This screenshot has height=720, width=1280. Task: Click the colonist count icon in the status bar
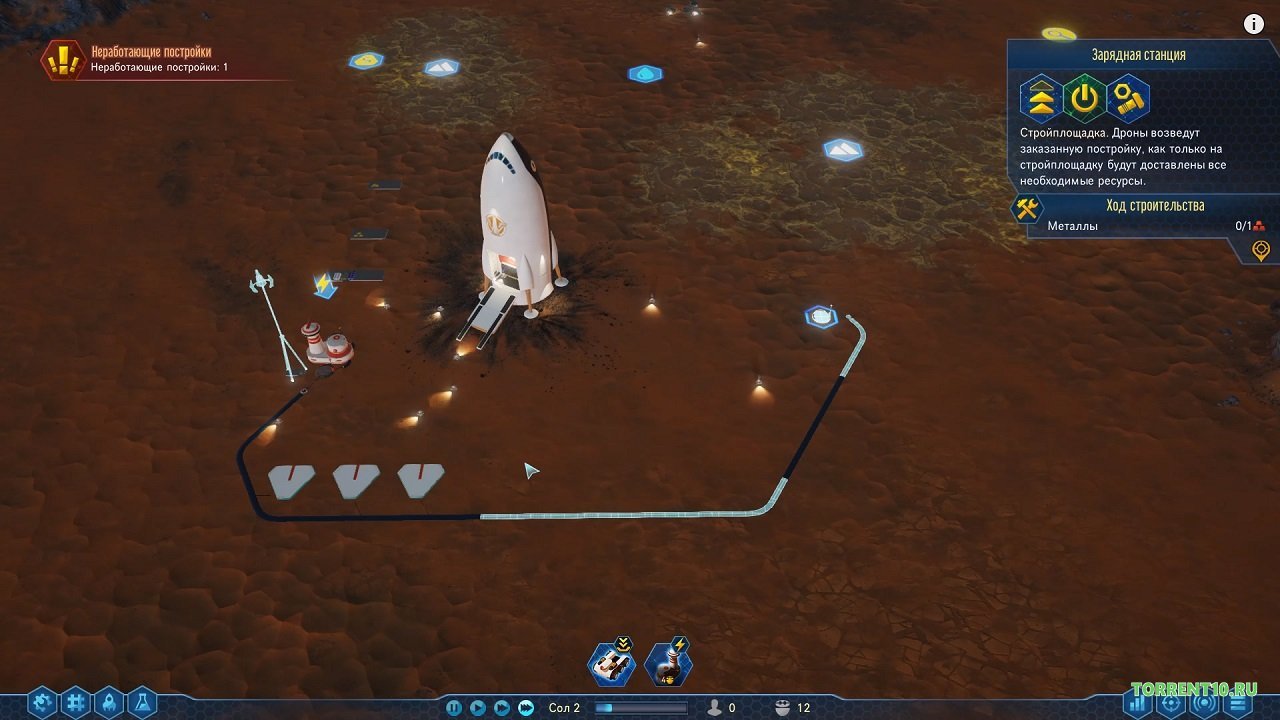coord(715,707)
